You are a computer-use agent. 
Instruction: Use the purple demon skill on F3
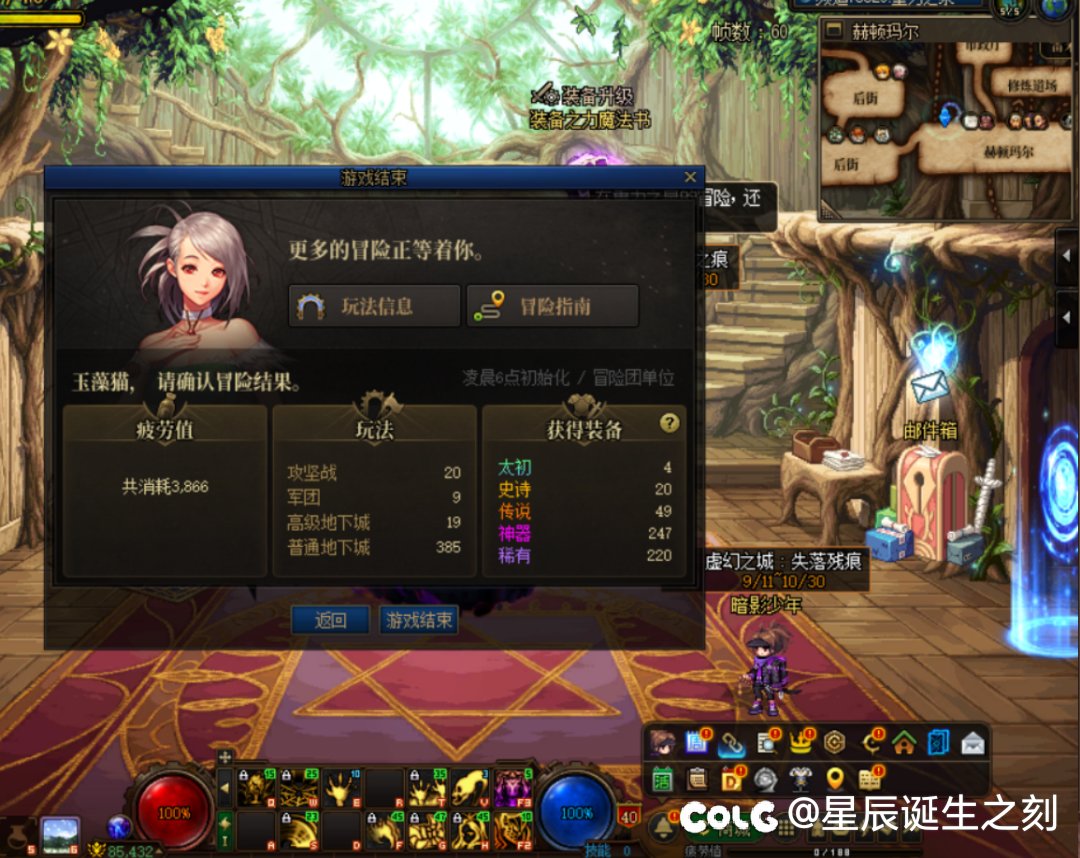tap(512, 789)
